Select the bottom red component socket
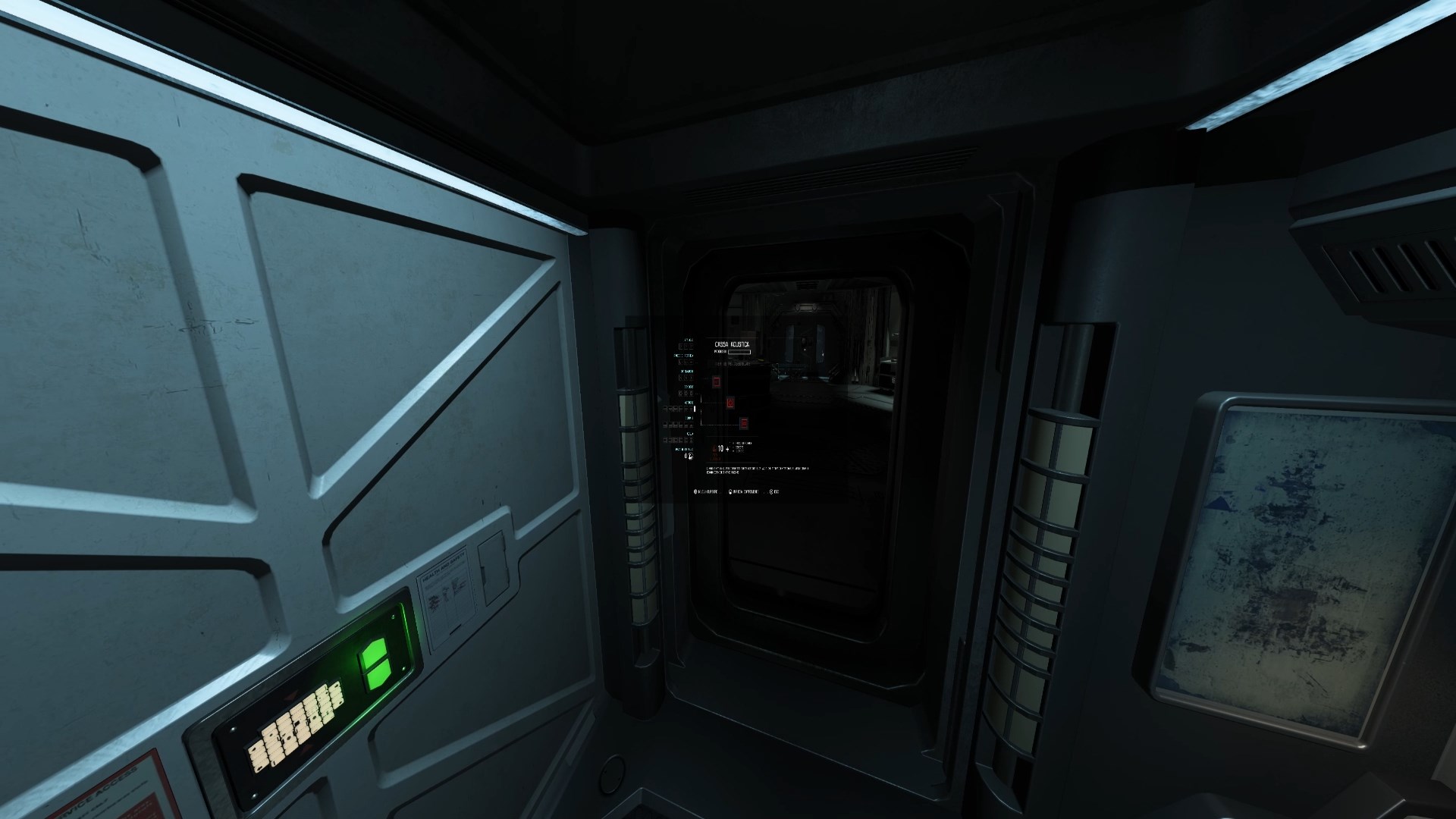The width and height of the screenshot is (1456, 819). pyautogui.click(x=743, y=423)
